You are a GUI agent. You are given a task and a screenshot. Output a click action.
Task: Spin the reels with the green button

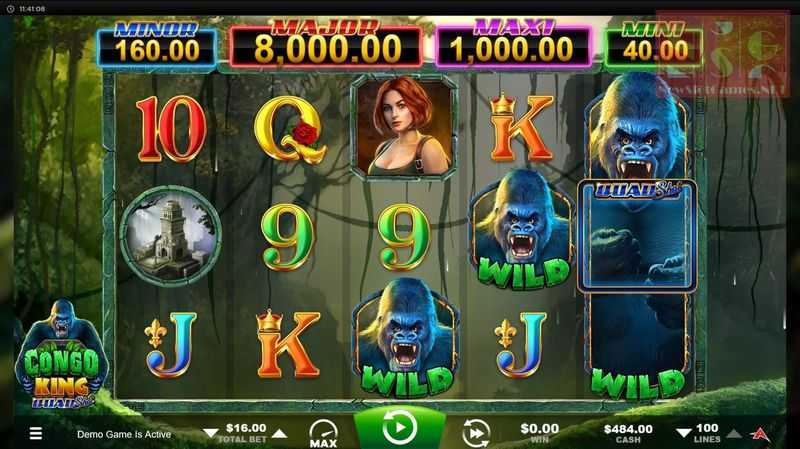point(400,429)
